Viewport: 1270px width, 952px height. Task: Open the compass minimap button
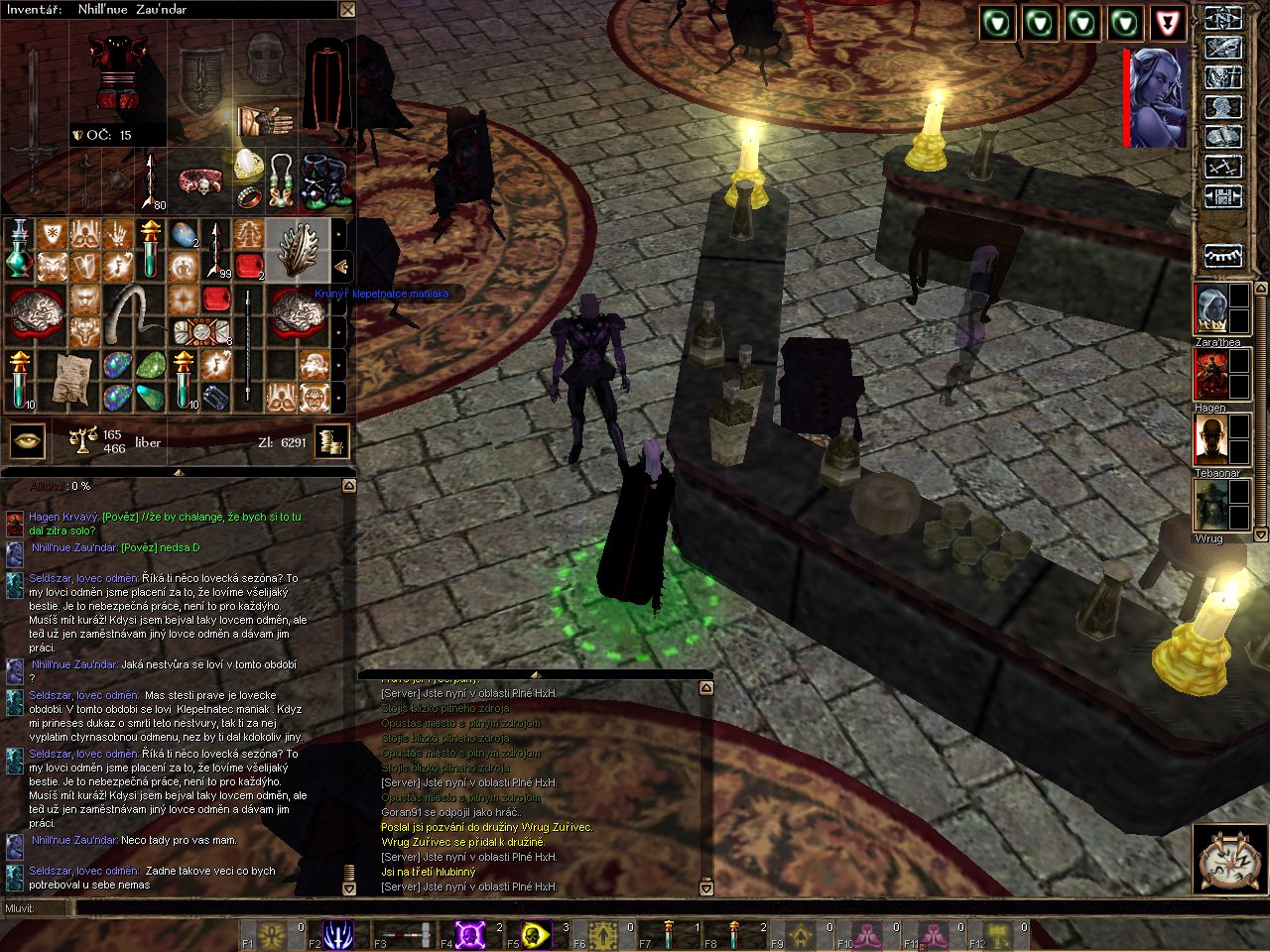(x=1227, y=857)
